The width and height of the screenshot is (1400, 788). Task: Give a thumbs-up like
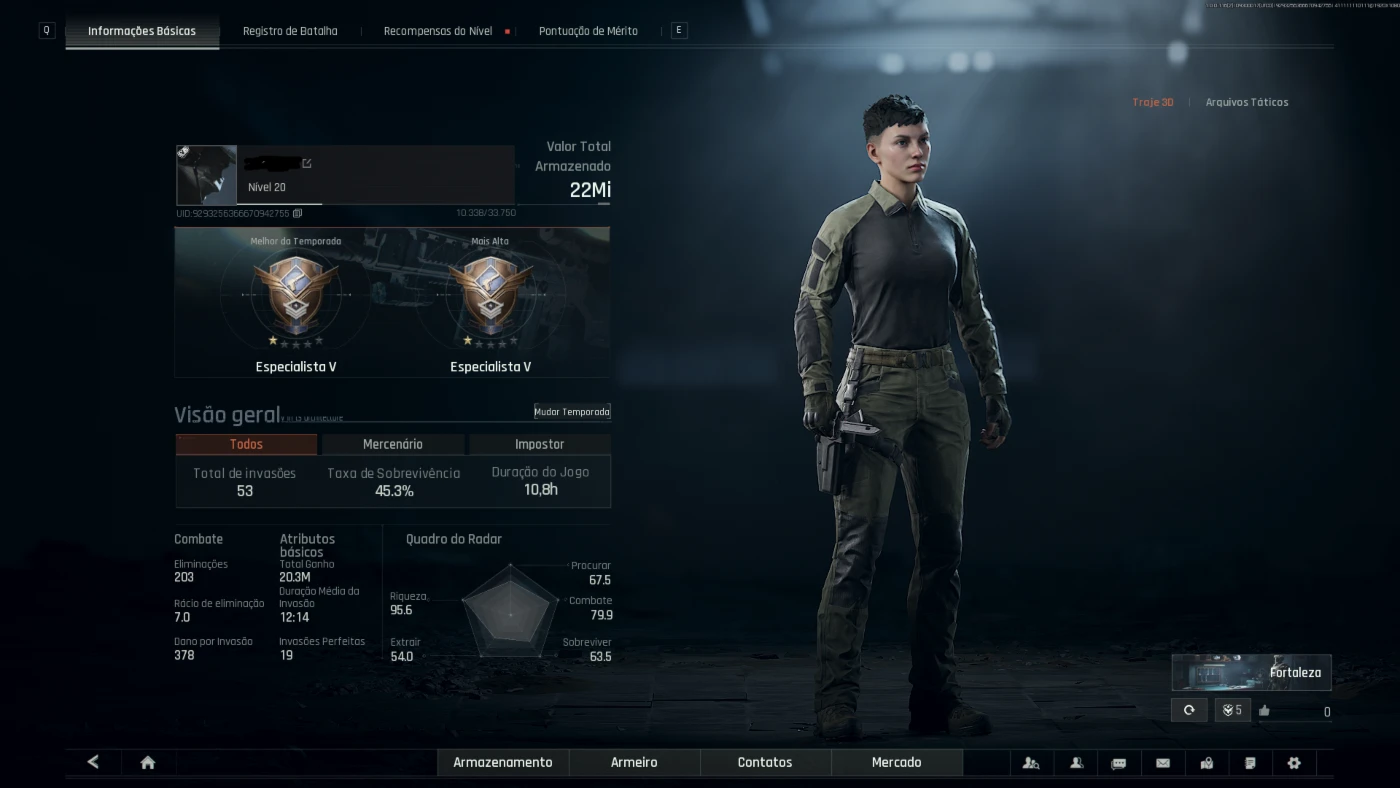[x=1265, y=711]
